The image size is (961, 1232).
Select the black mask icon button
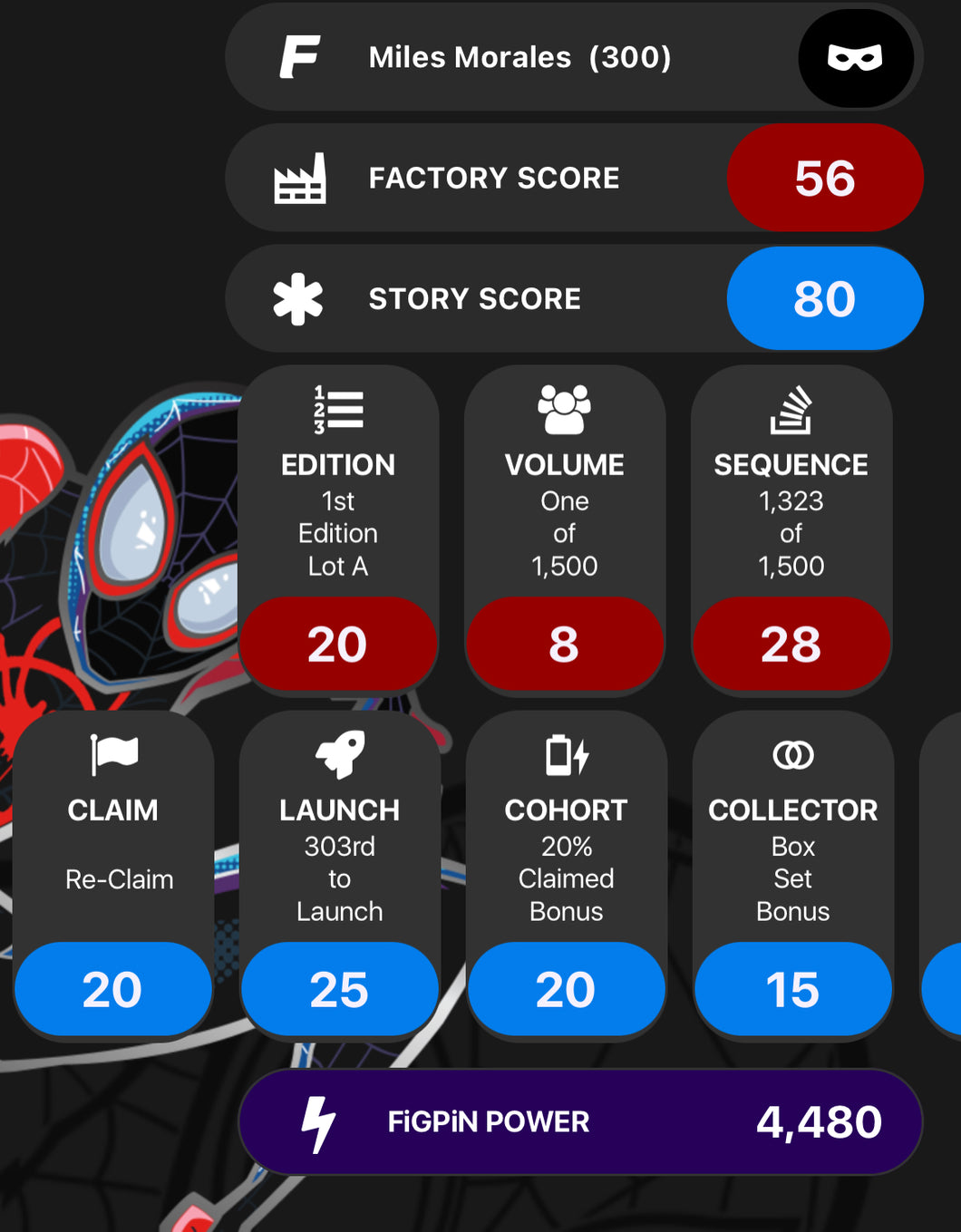(855, 58)
